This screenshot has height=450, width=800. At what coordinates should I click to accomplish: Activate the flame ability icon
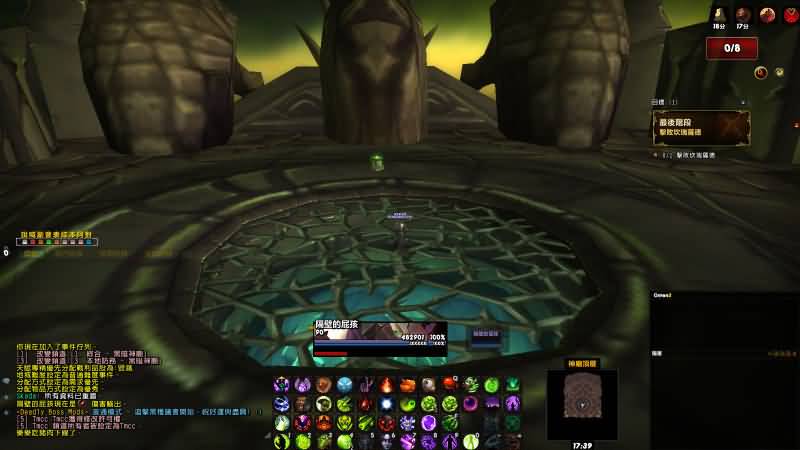click(386, 385)
